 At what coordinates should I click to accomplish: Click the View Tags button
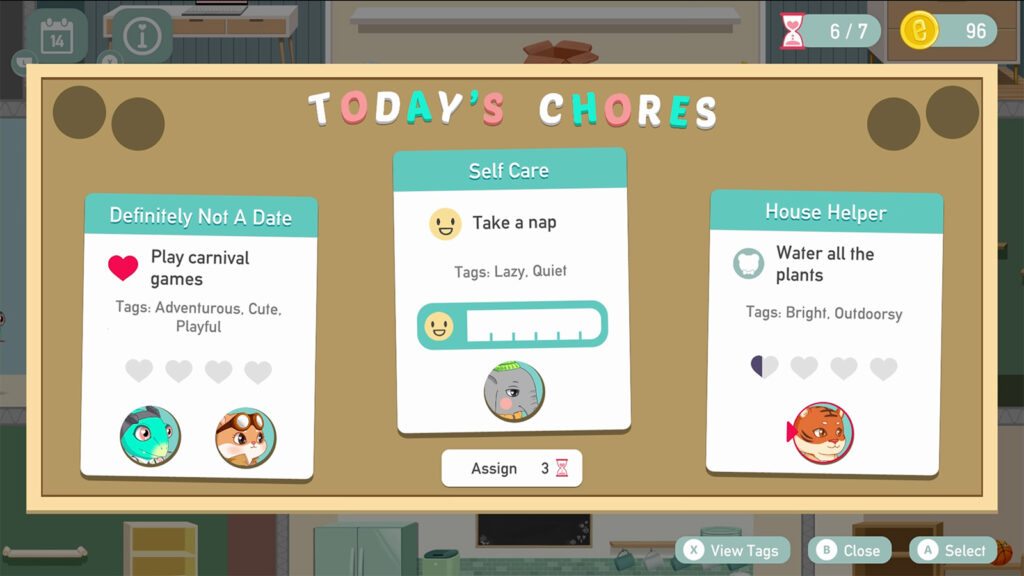[733, 550]
